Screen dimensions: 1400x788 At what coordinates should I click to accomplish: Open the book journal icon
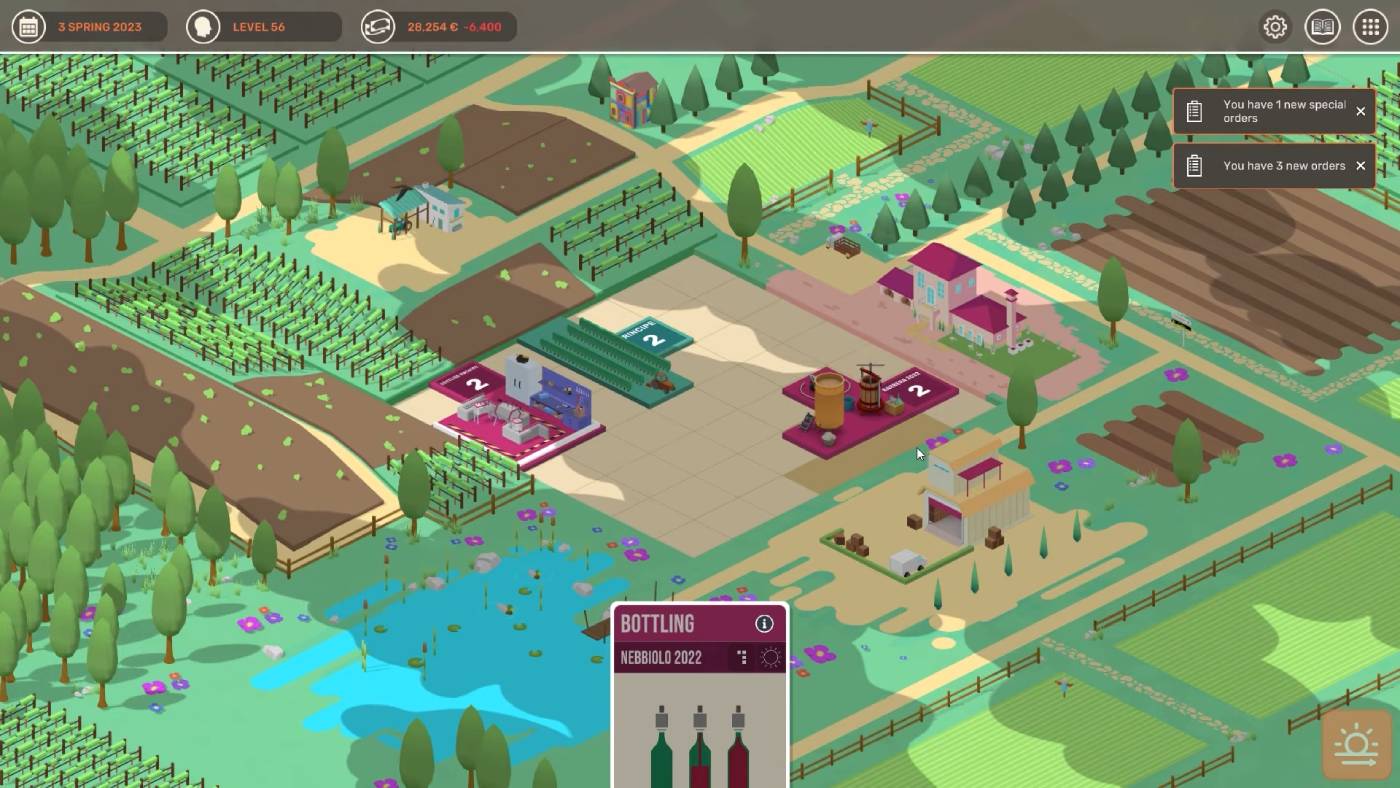[x=1323, y=27]
